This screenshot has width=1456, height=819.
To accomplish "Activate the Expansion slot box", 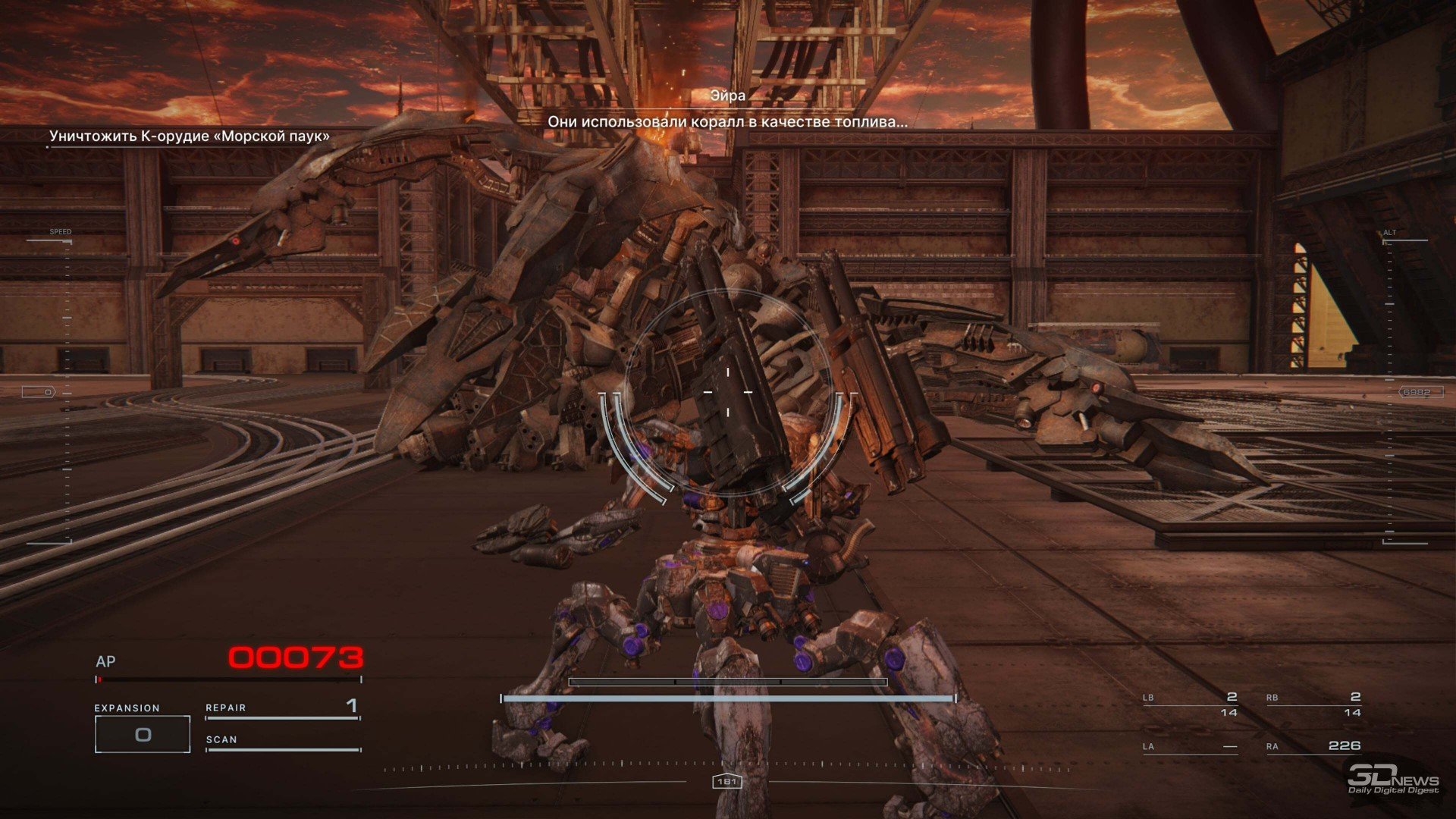I will tap(143, 734).
